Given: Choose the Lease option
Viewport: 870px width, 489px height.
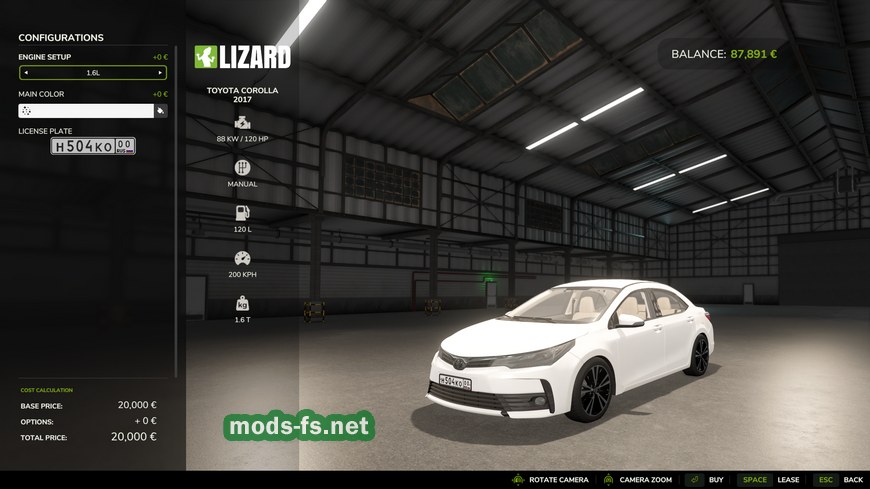Looking at the screenshot, I should tap(769, 480).
